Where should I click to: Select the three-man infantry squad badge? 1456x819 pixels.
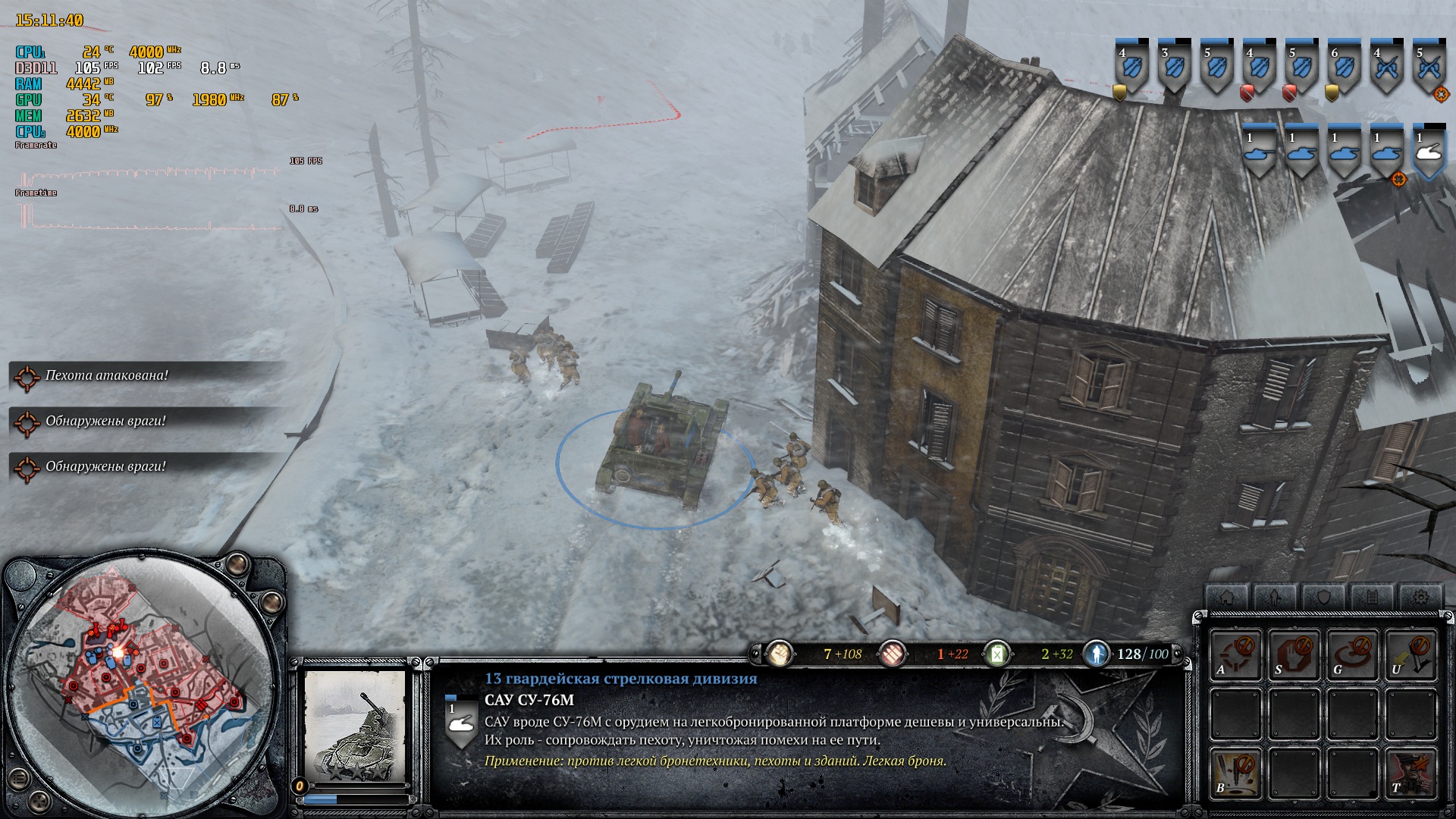[x=1175, y=68]
